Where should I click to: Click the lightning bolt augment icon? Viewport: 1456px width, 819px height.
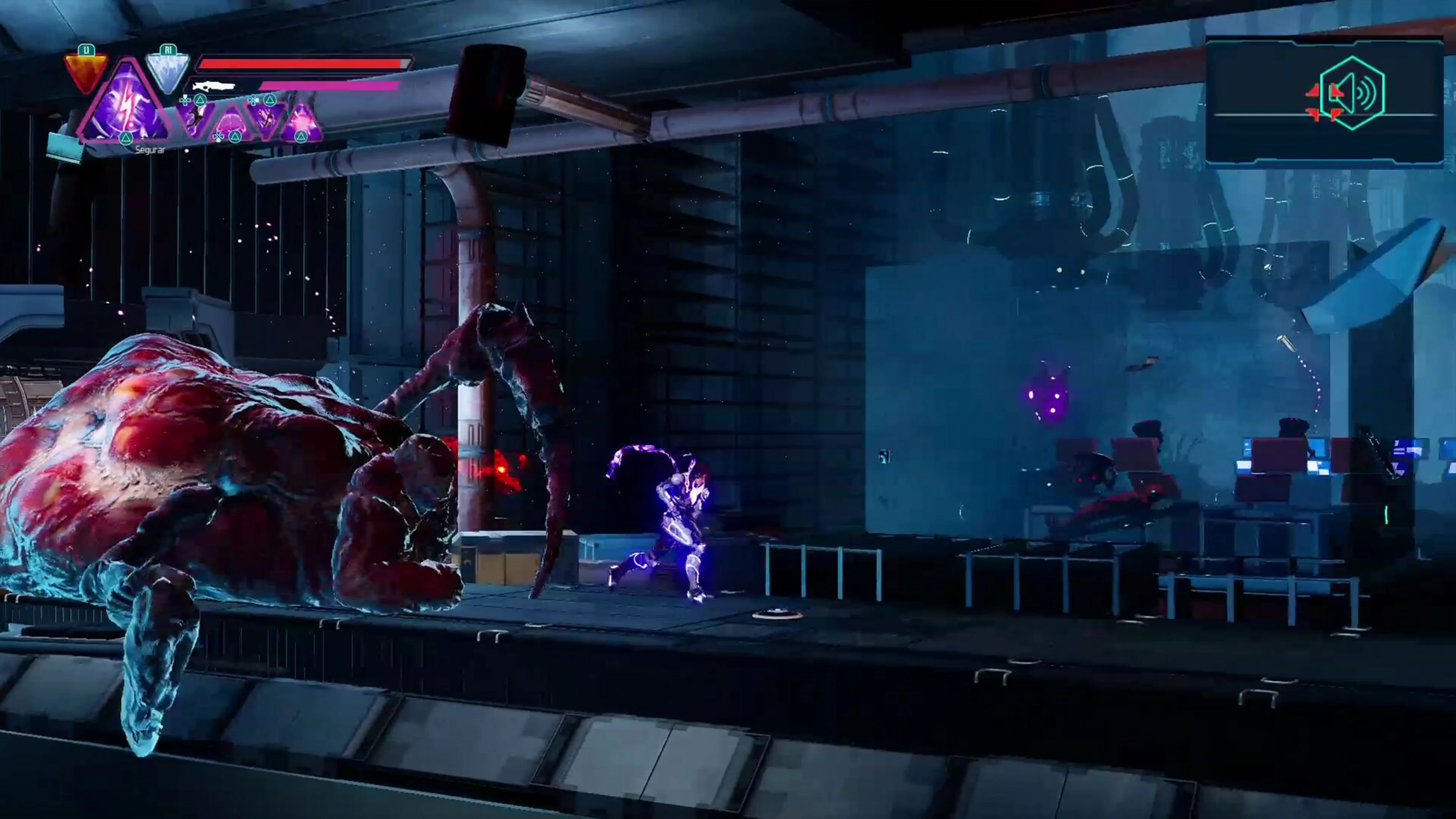click(x=125, y=114)
